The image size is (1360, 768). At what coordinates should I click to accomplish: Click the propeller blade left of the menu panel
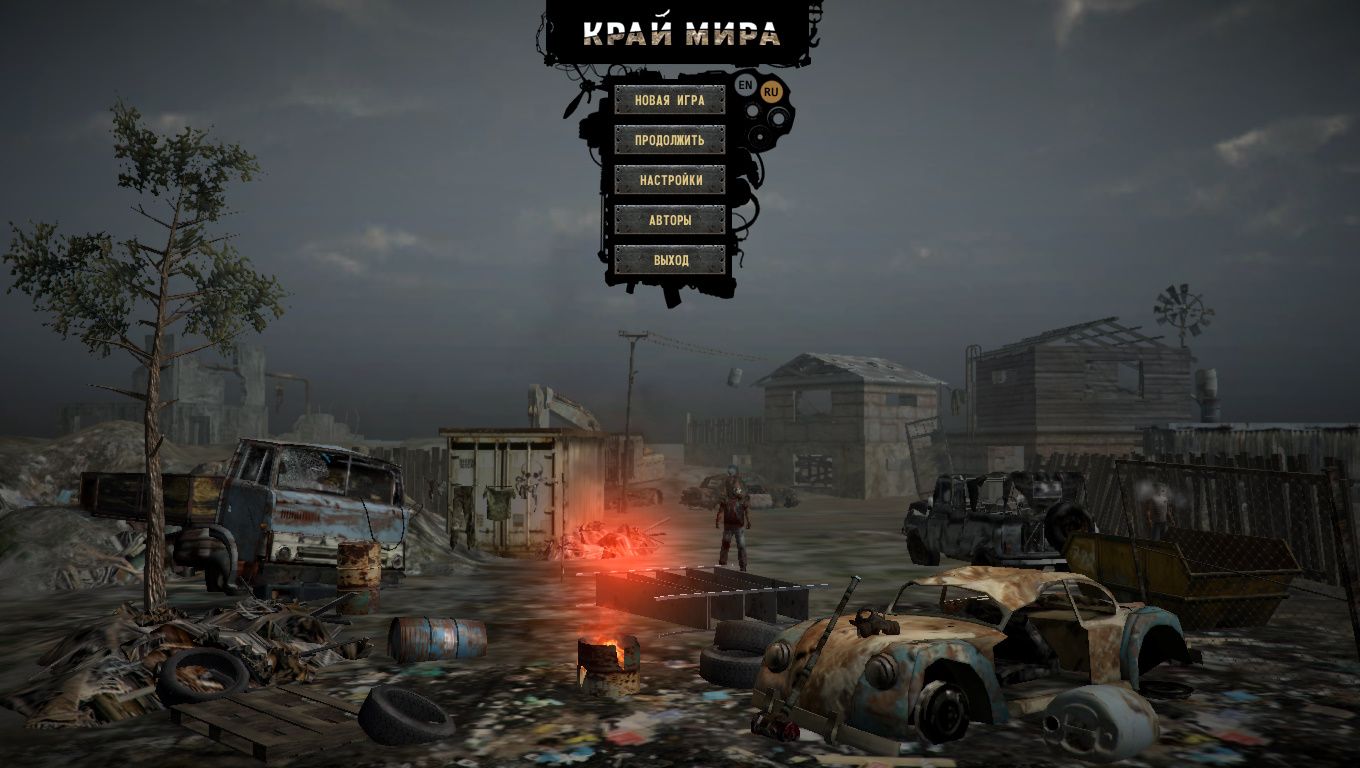tap(575, 105)
